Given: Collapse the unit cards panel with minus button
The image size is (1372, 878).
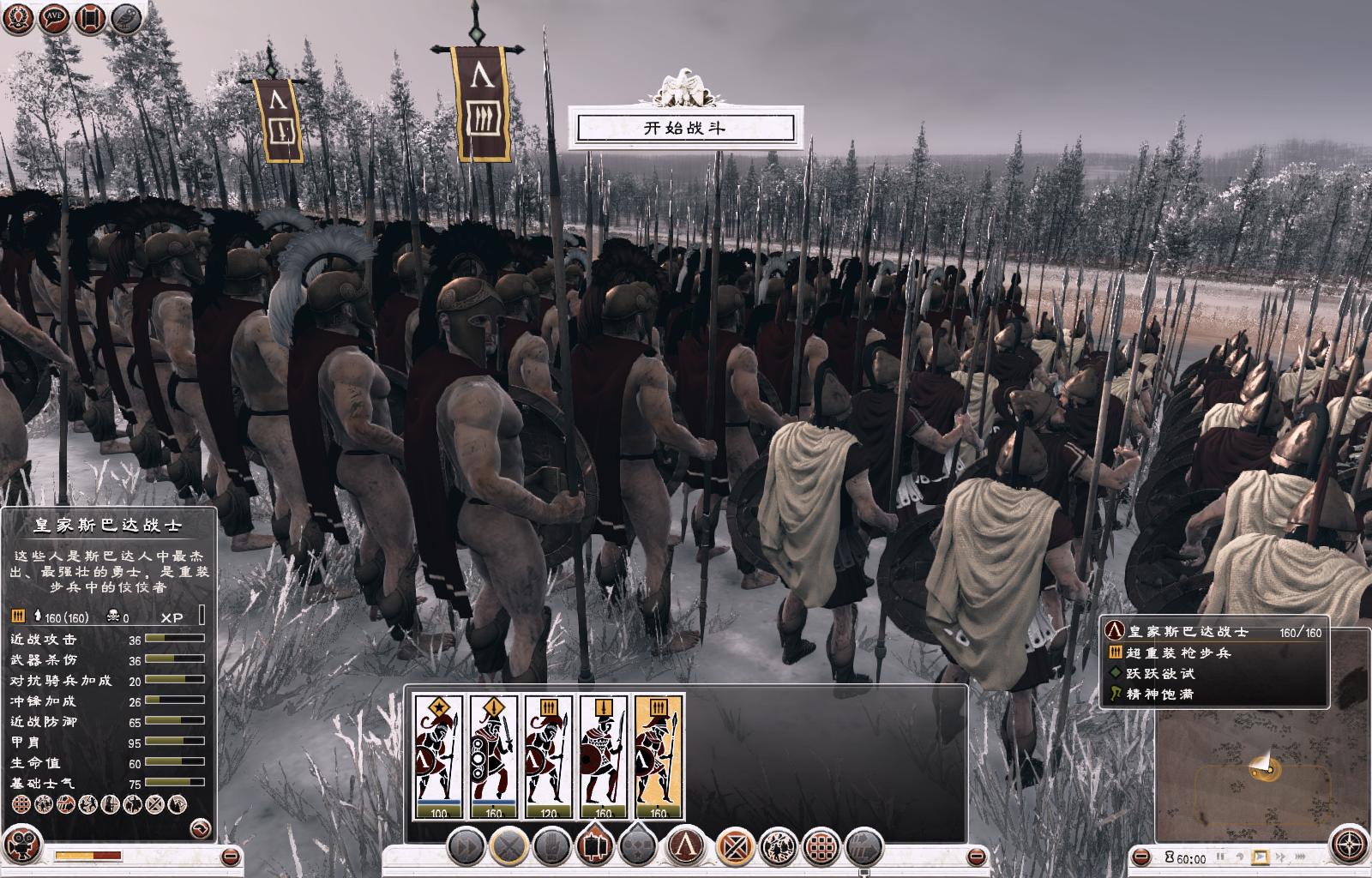Looking at the screenshot, I should (x=976, y=857).
